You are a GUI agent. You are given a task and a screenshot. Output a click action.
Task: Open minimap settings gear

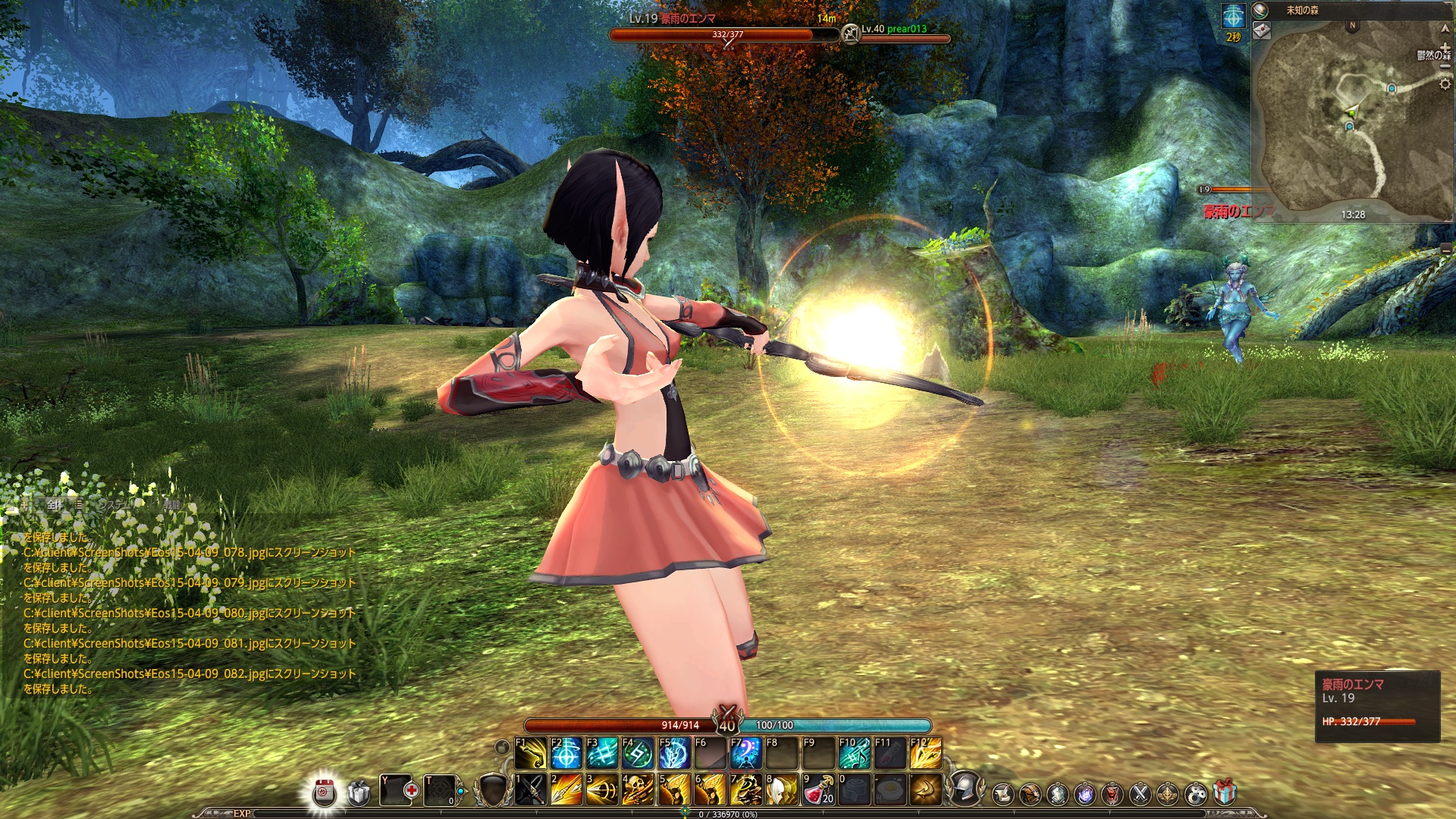(x=1445, y=84)
